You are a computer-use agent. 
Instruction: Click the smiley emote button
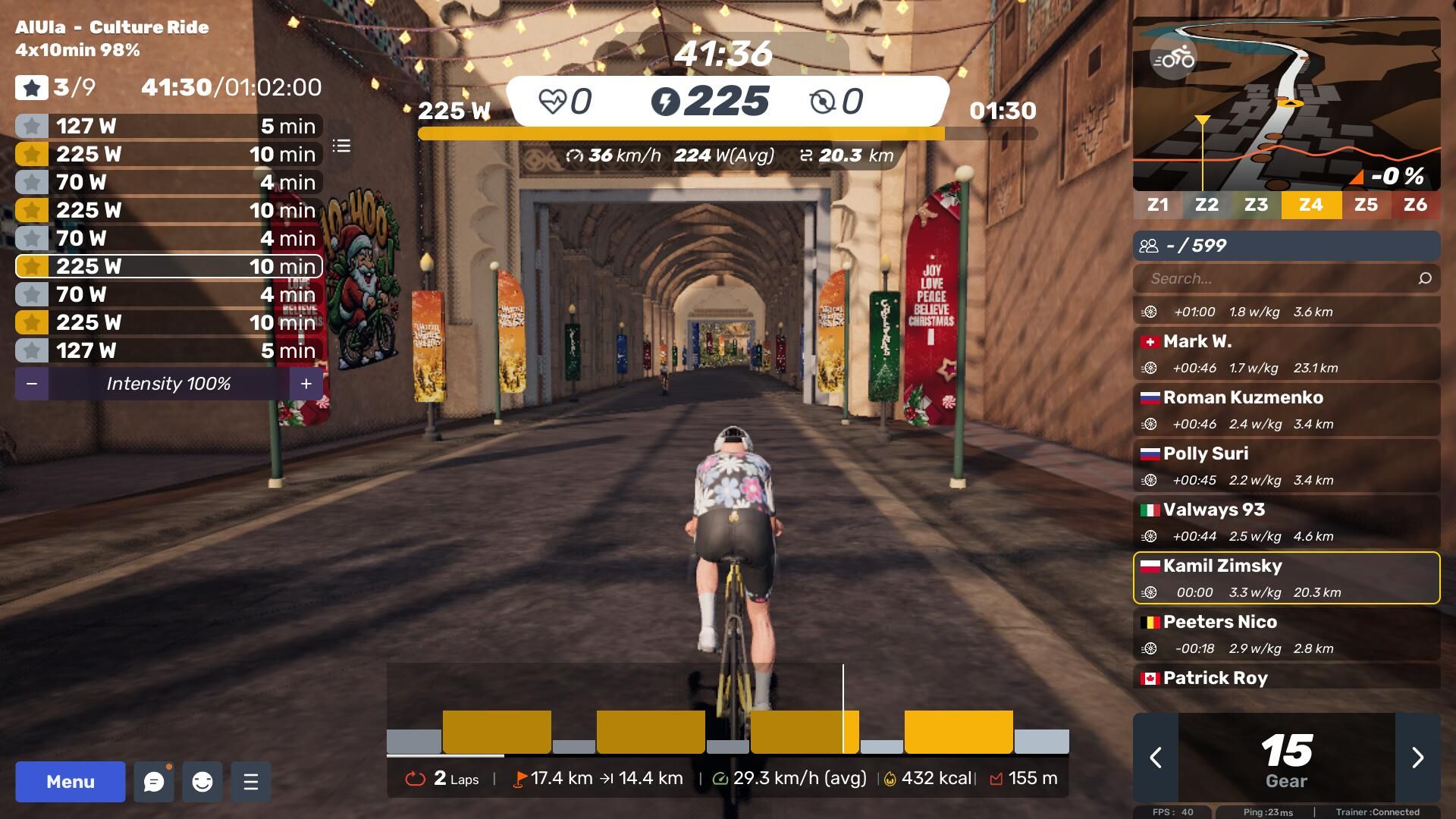click(202, 782)
